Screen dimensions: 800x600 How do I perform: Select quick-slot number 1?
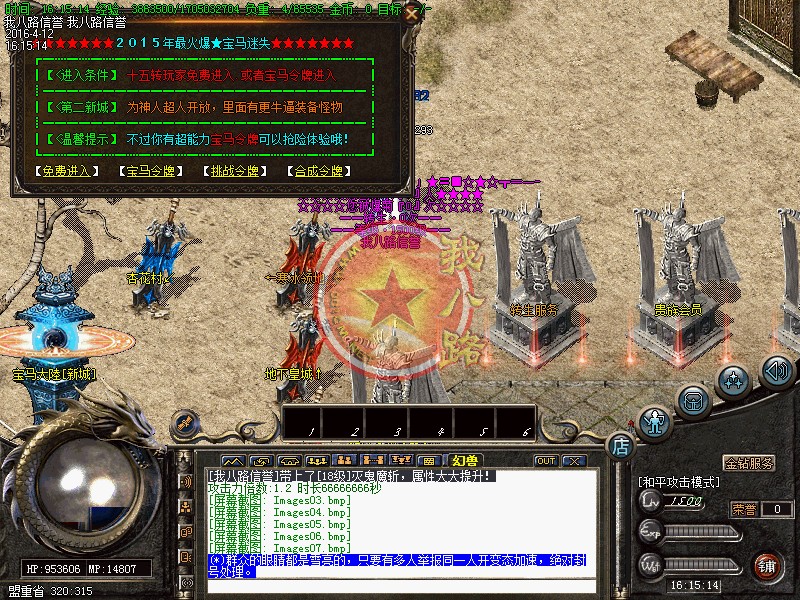point(312,422)
